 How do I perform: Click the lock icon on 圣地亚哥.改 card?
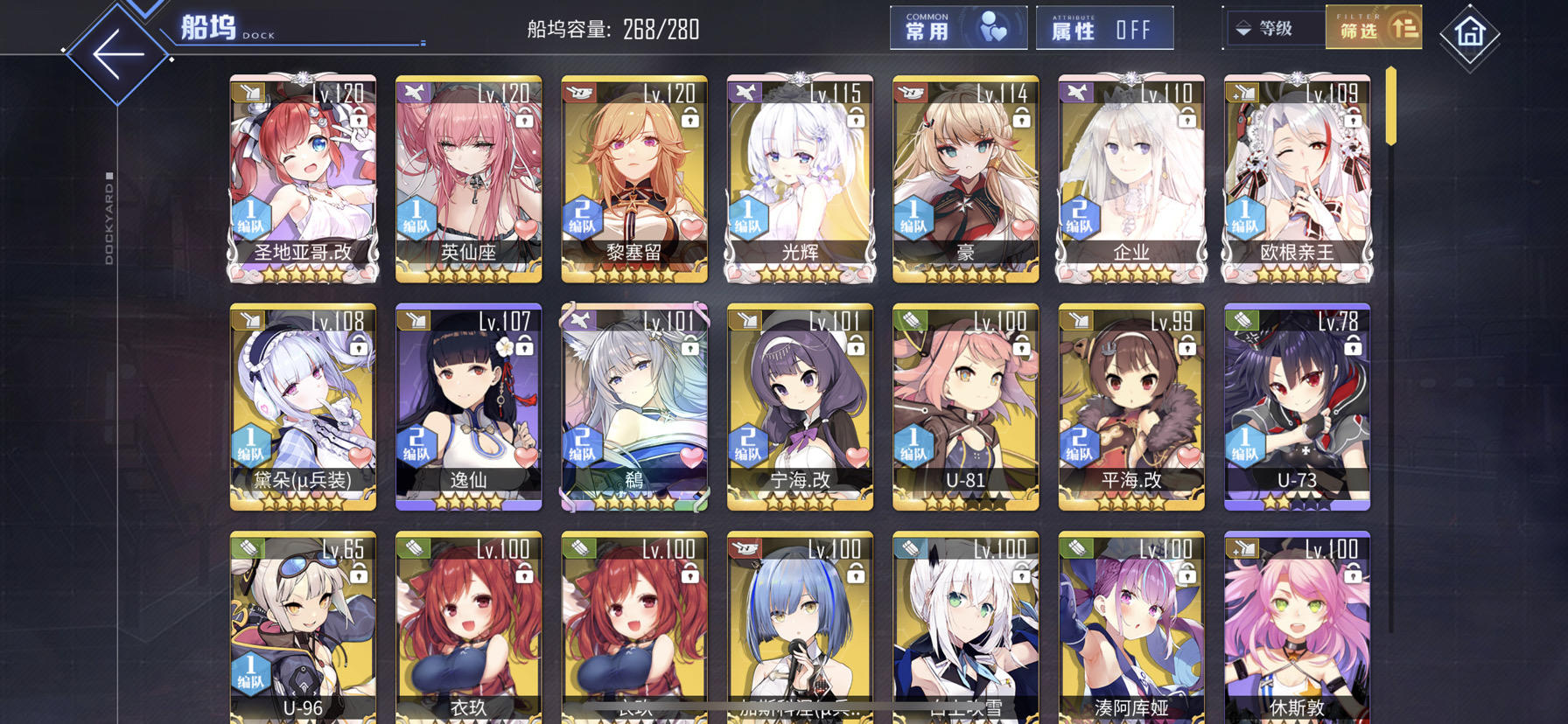(360, 119)
